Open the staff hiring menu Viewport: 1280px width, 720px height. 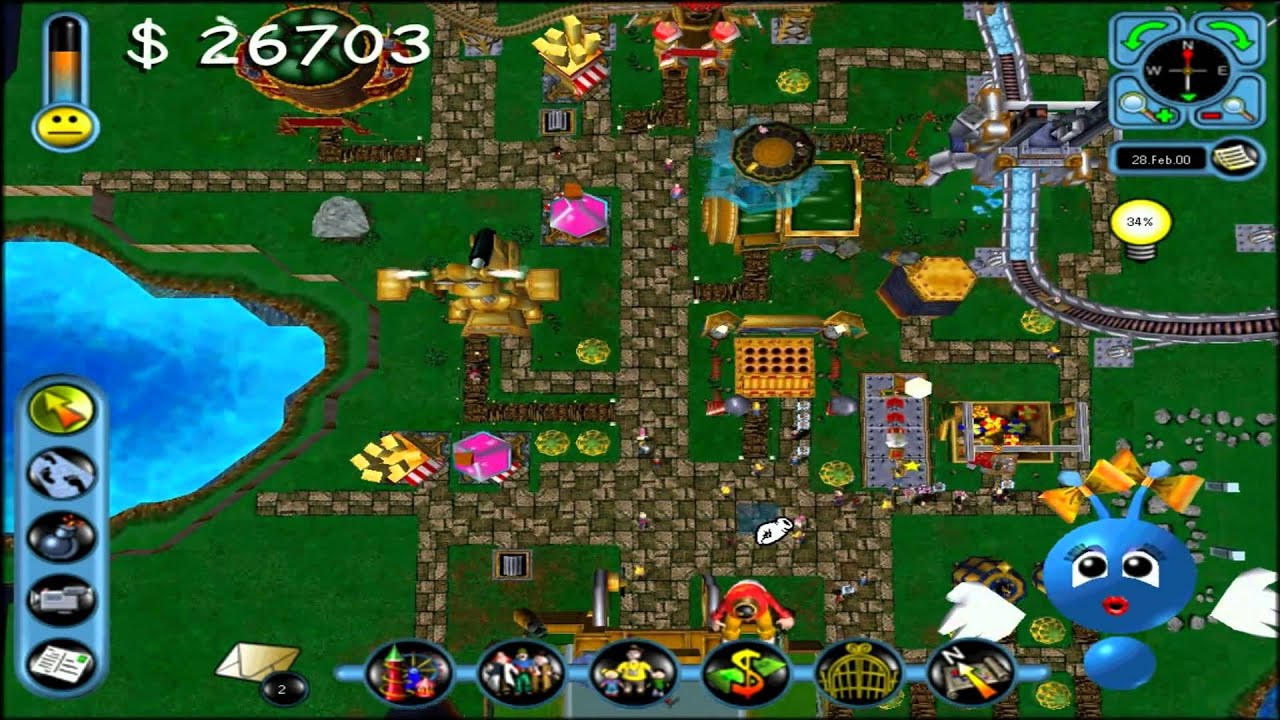518,673
